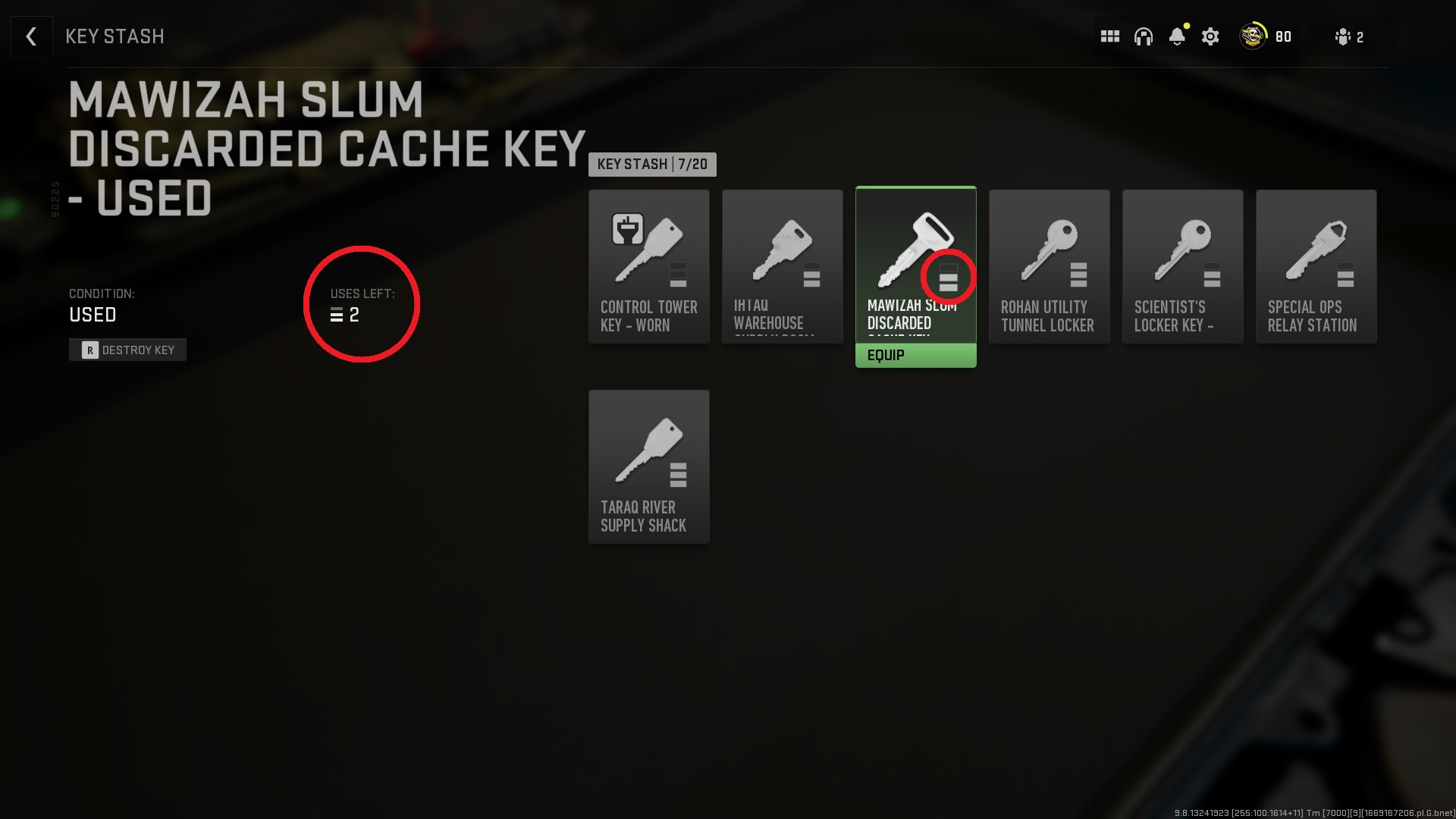Click the channels grid icon
1456x819 pixels.
click(1109, 36)
